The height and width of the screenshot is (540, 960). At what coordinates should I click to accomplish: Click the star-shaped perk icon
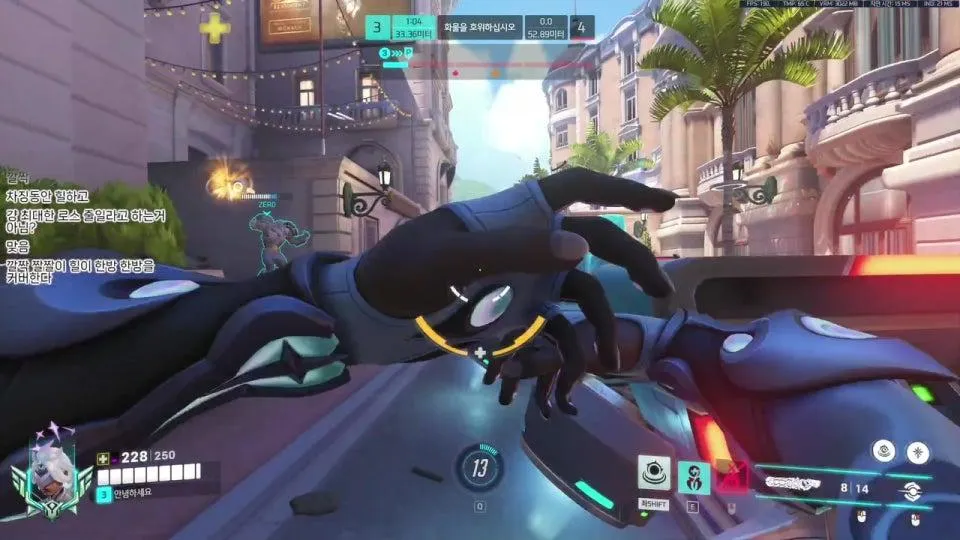tap(917, 452)
